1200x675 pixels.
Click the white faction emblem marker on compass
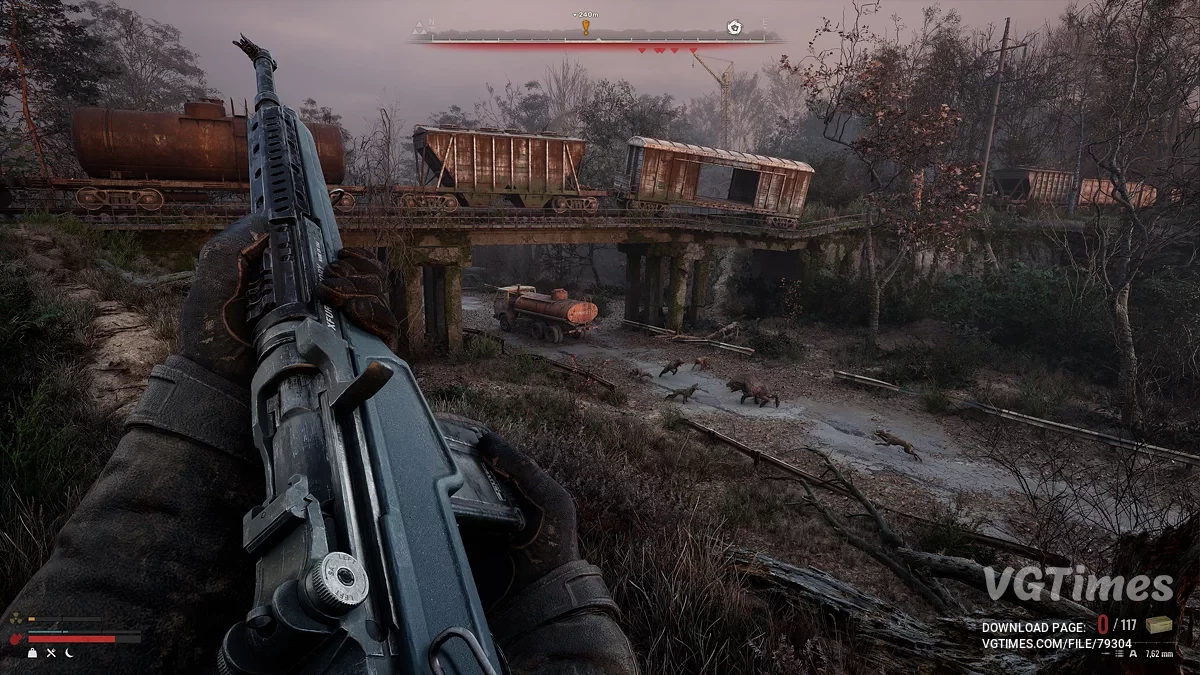pos(735,27)
